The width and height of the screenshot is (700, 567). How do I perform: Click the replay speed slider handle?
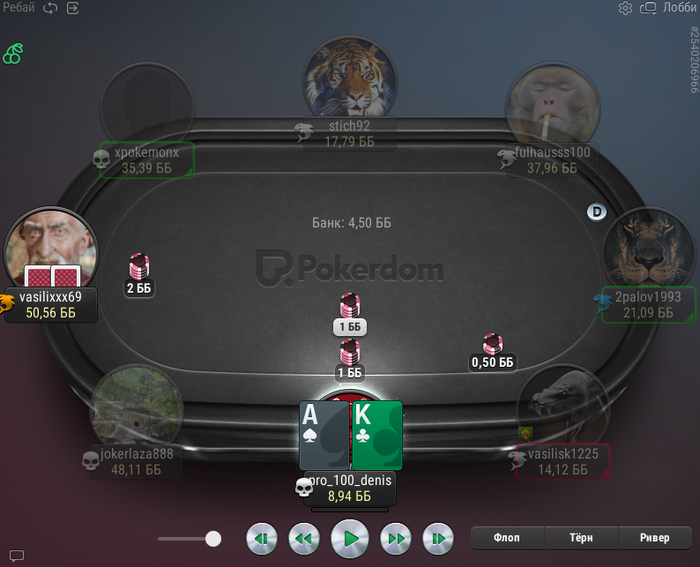pos(213,539)
